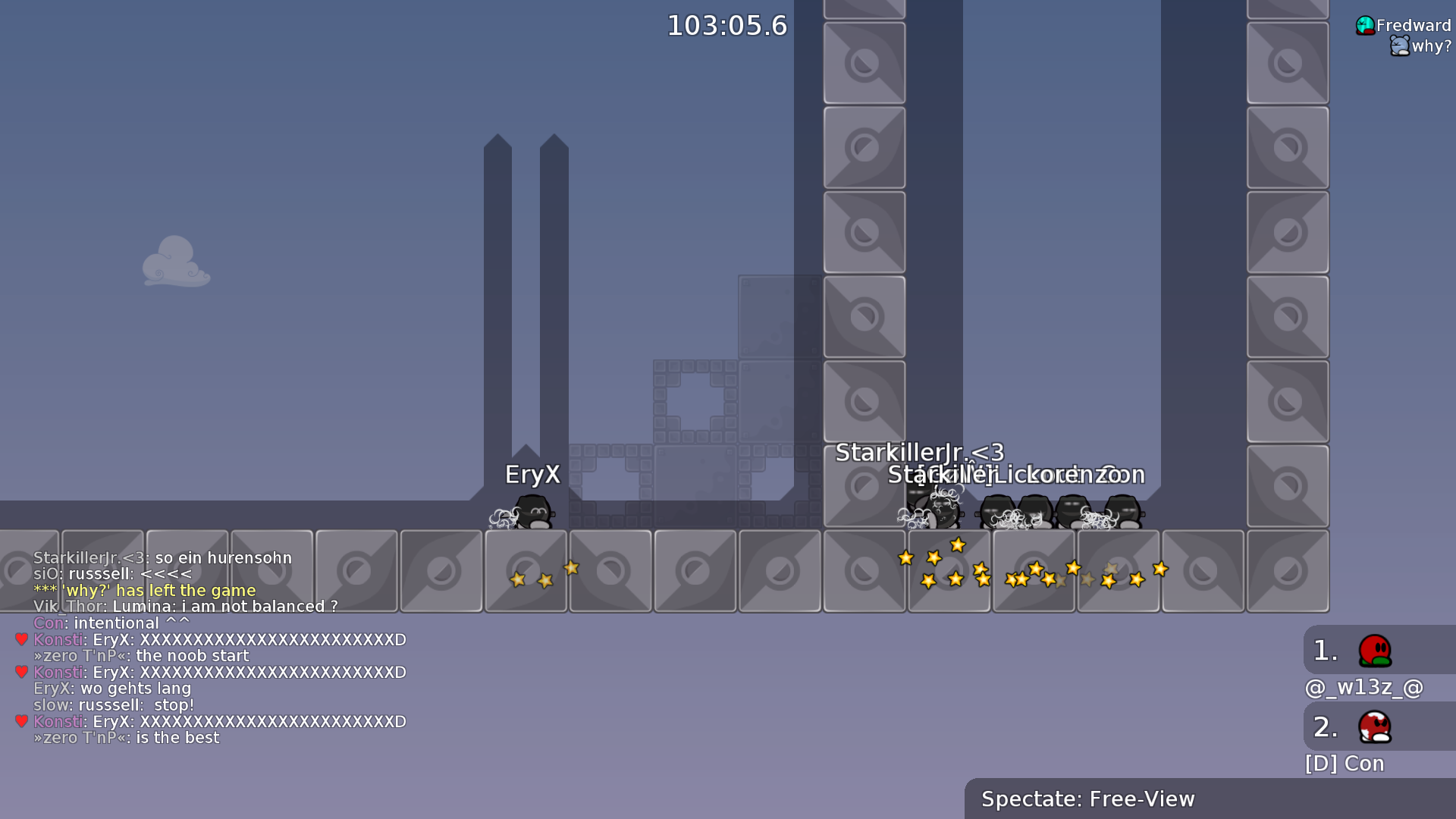The width and height of the screenshot is (1456, 819).
Task: Toggle the lone star near the left spikes
Action: click(570, 569)
